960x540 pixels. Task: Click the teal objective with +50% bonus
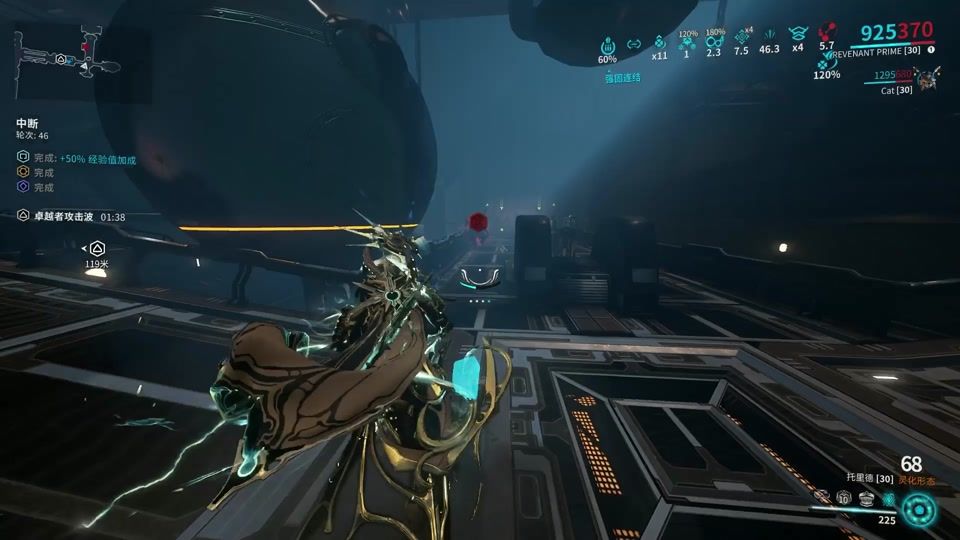[x=97, y=158]
